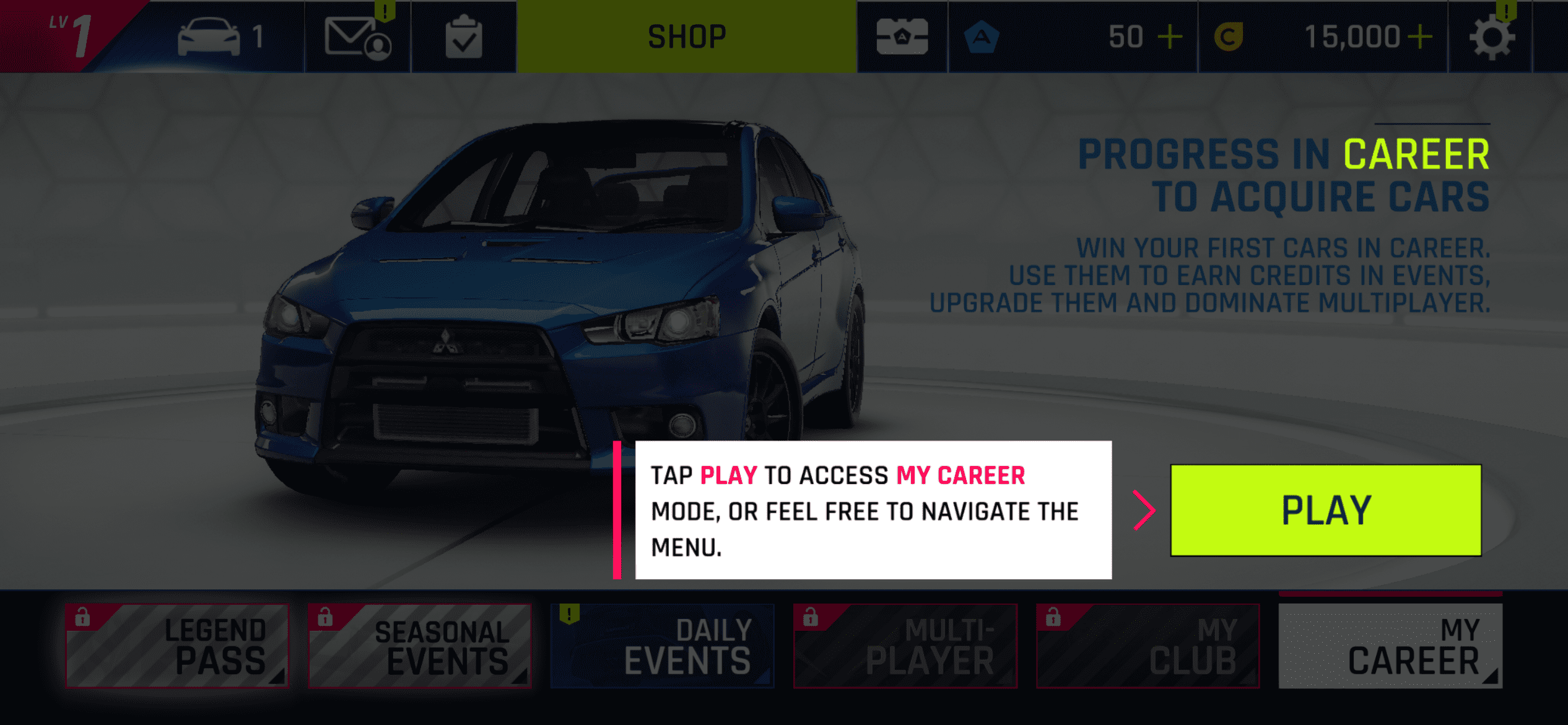Open the missions clipboard icon
Viewport: 1568px width, 725px height.
[464, 37]
